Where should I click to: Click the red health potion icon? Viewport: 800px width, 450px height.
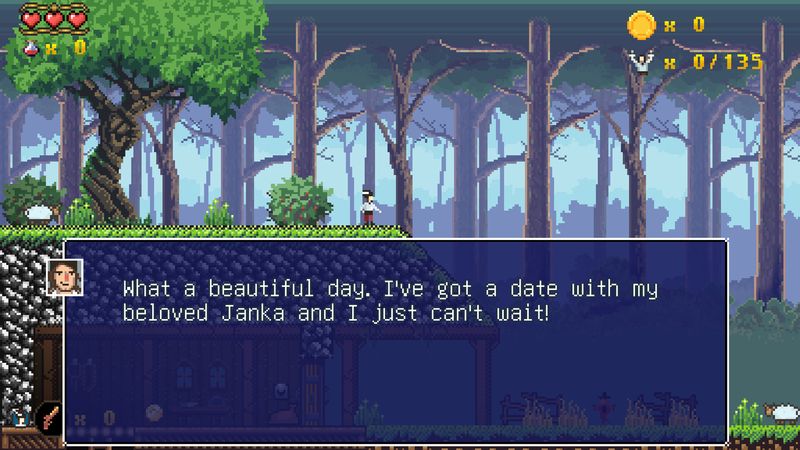click(31, 45)
